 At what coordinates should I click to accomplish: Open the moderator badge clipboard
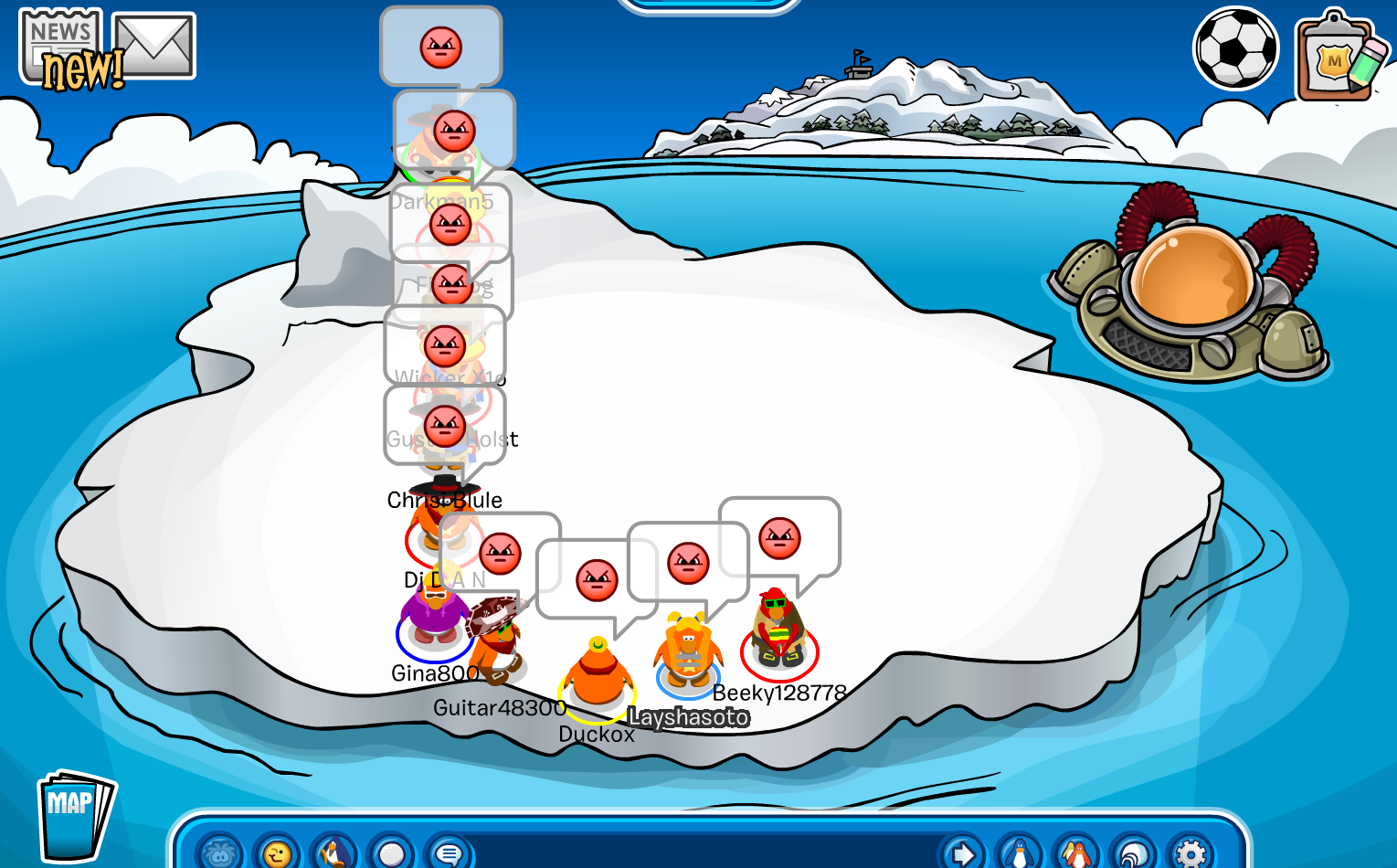click(1335, 57)
